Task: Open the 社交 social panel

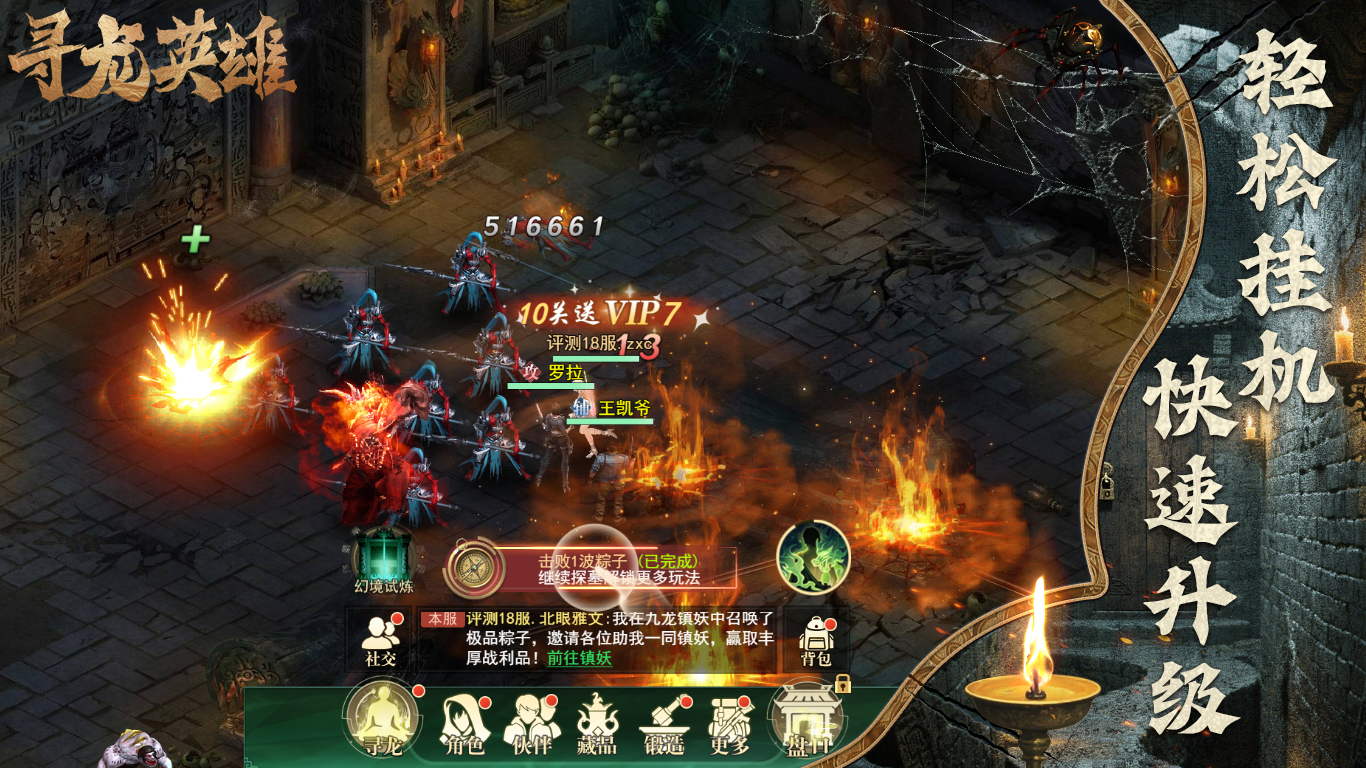Action: pyautogui.click(x=380, y=640)
